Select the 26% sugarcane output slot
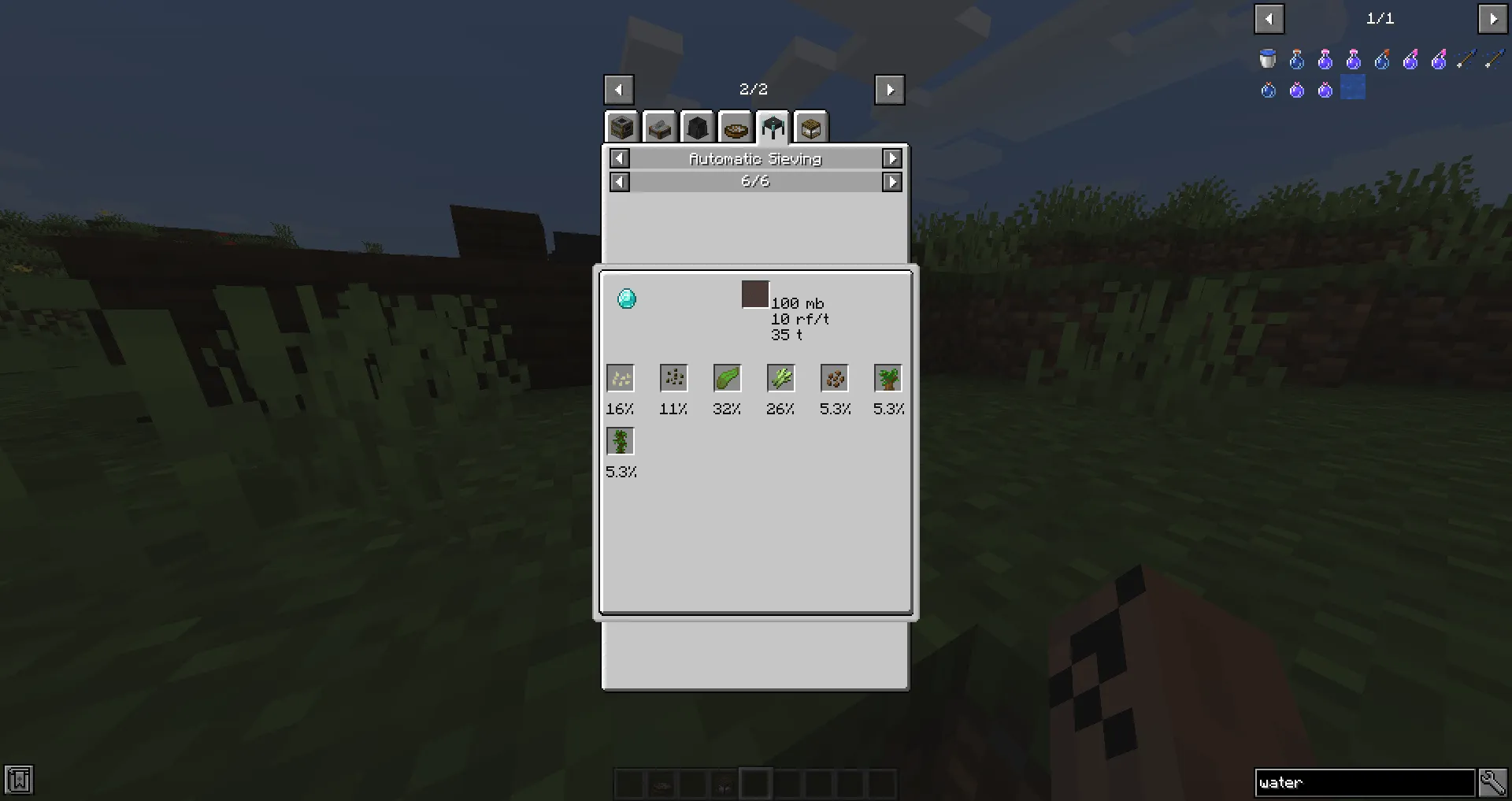Screen dimensions: 1512x801 (x=780, y=377)
